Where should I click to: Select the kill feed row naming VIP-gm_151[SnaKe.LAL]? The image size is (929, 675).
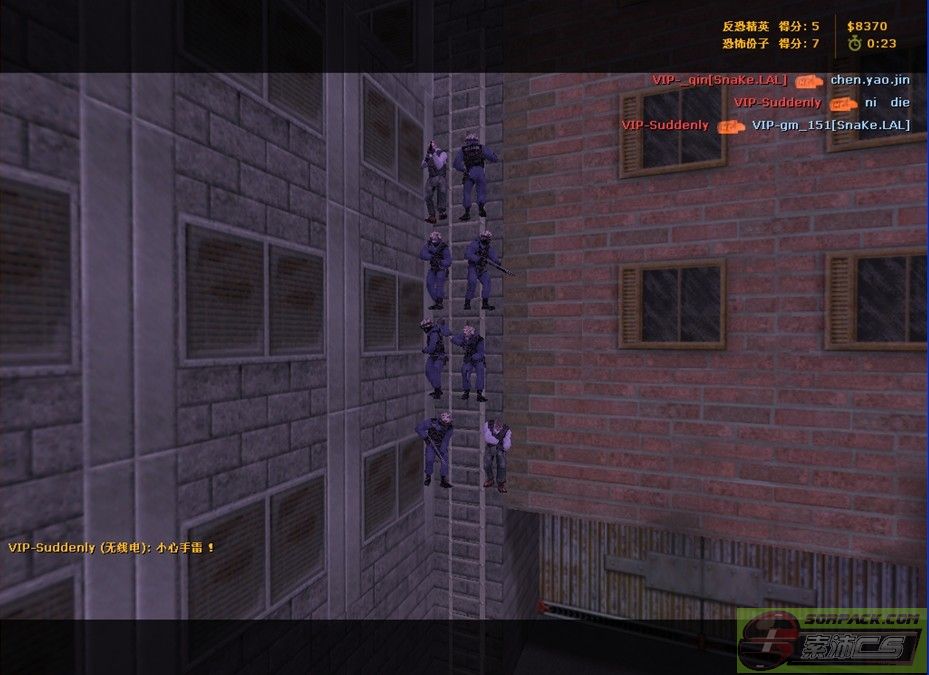[765, 125]
